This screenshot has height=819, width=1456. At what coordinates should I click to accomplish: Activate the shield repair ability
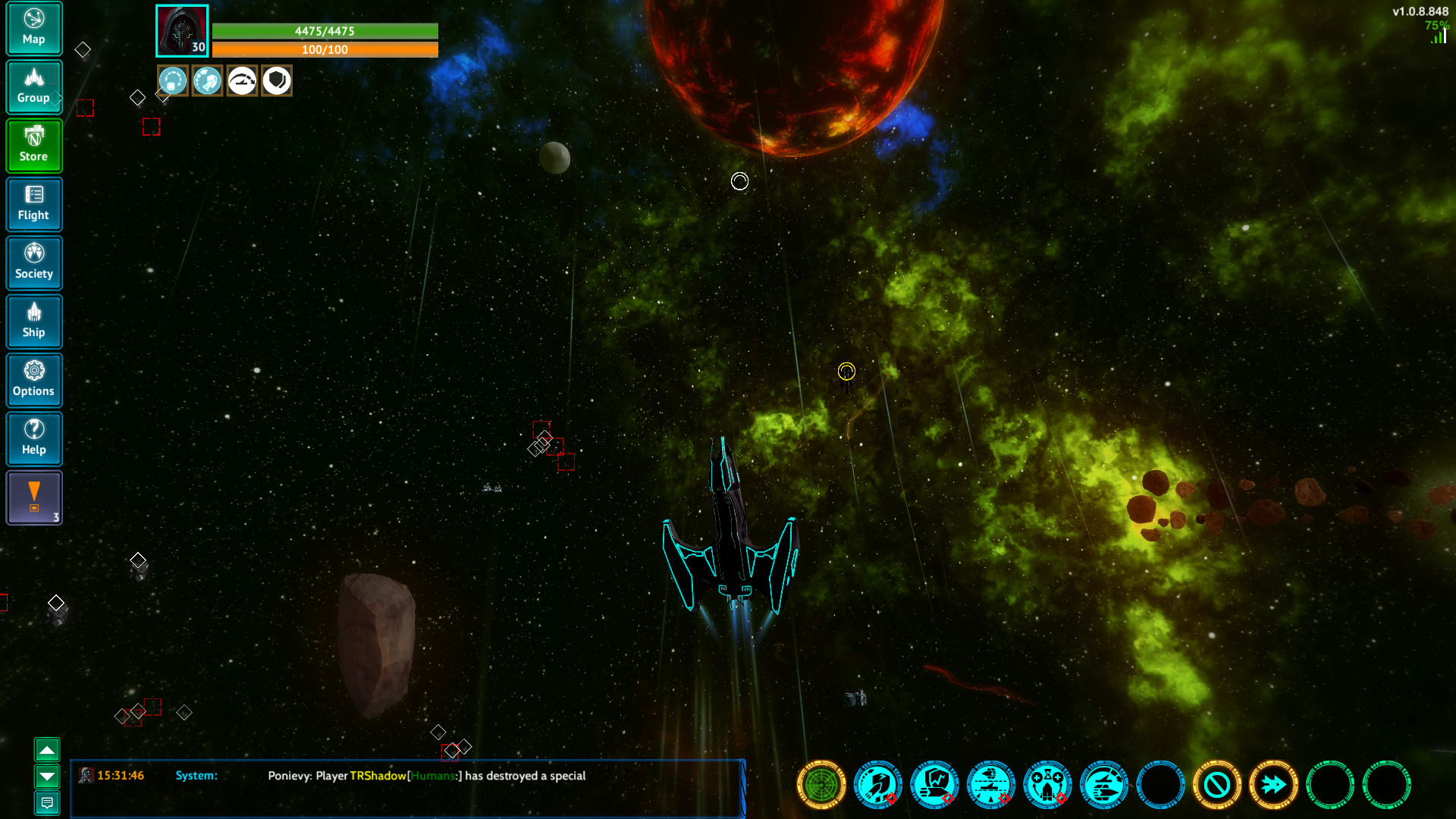(x=934, y=785)
